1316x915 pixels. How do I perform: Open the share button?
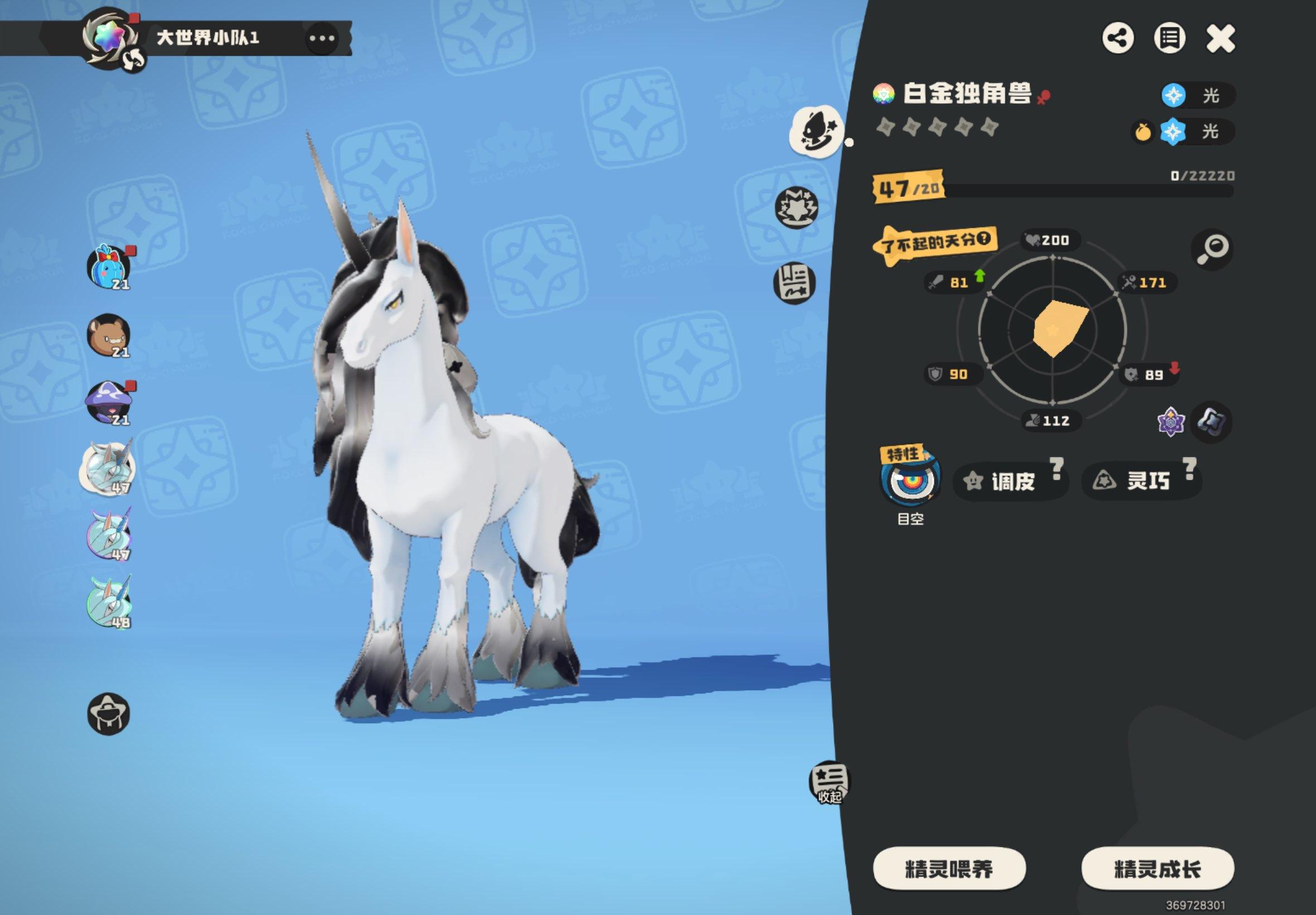[1118, 39]
